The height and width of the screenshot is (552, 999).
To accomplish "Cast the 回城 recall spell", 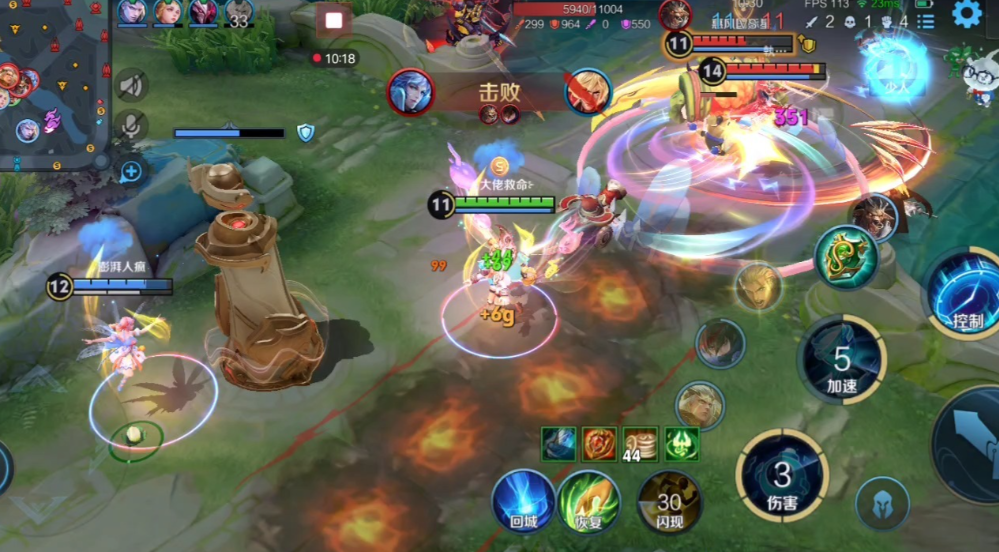I will click(x=523, y=500).
